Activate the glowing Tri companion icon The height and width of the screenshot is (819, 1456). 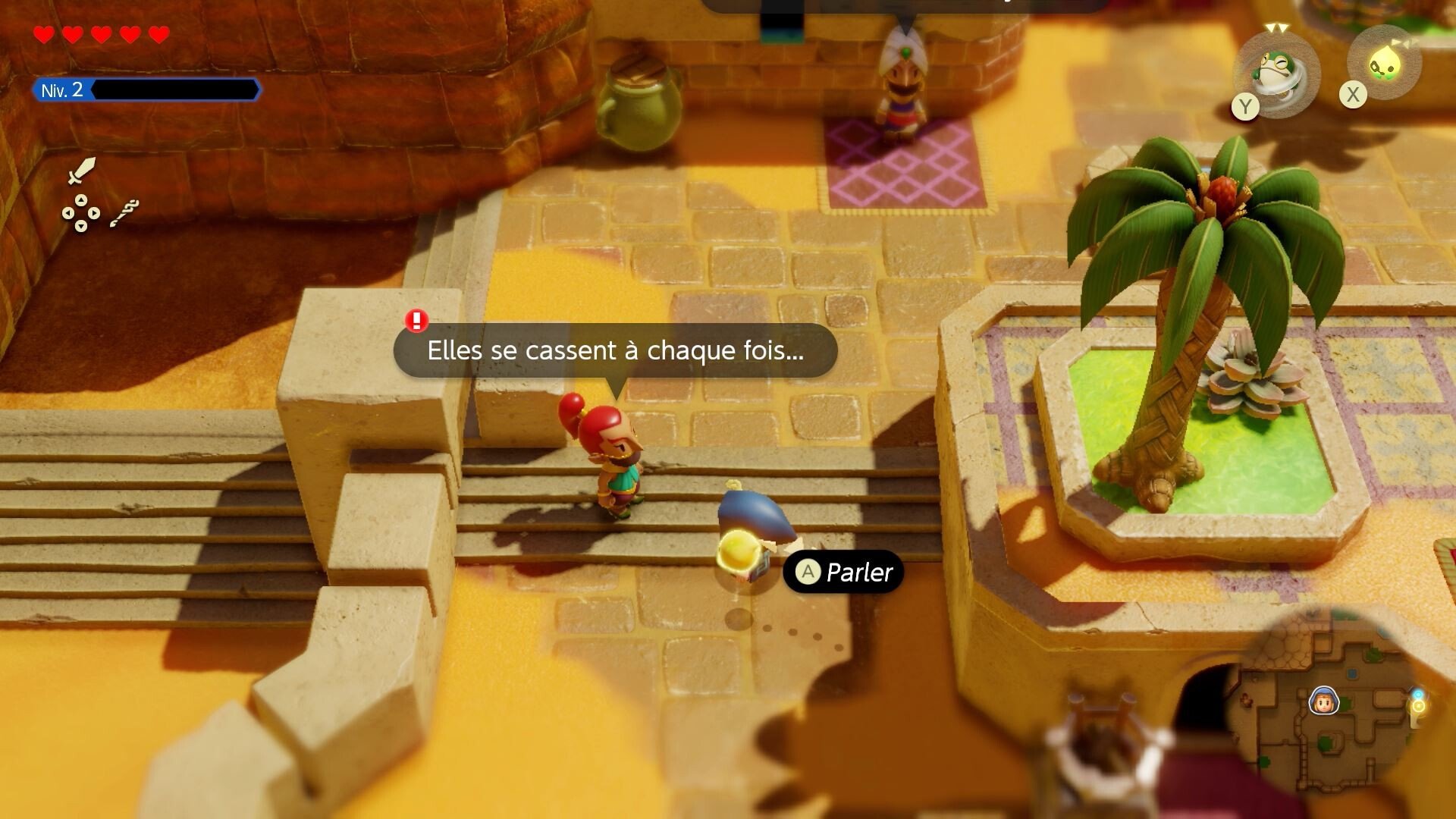tap(1385, 64)
